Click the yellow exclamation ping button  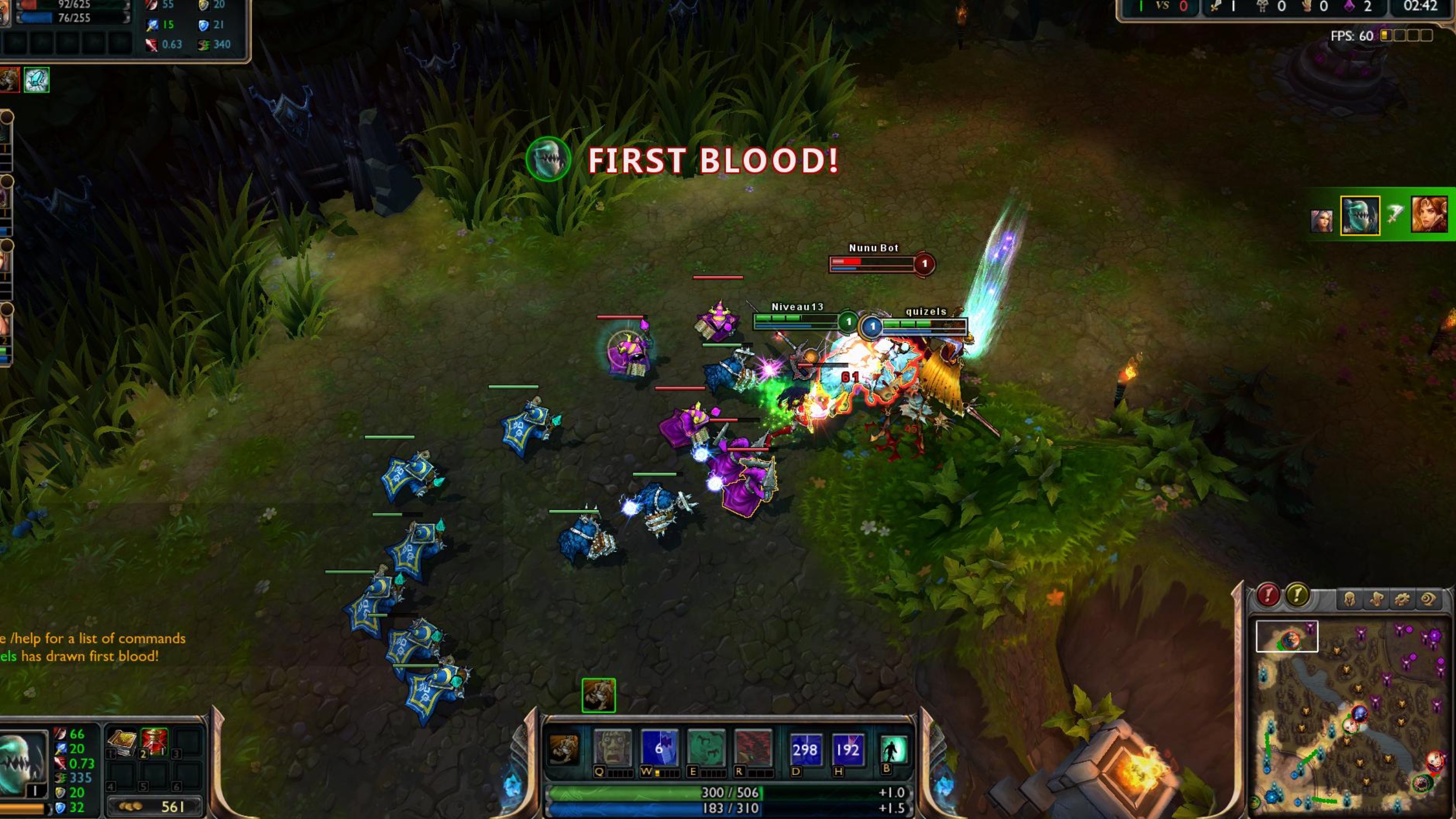click(1298, 596)
